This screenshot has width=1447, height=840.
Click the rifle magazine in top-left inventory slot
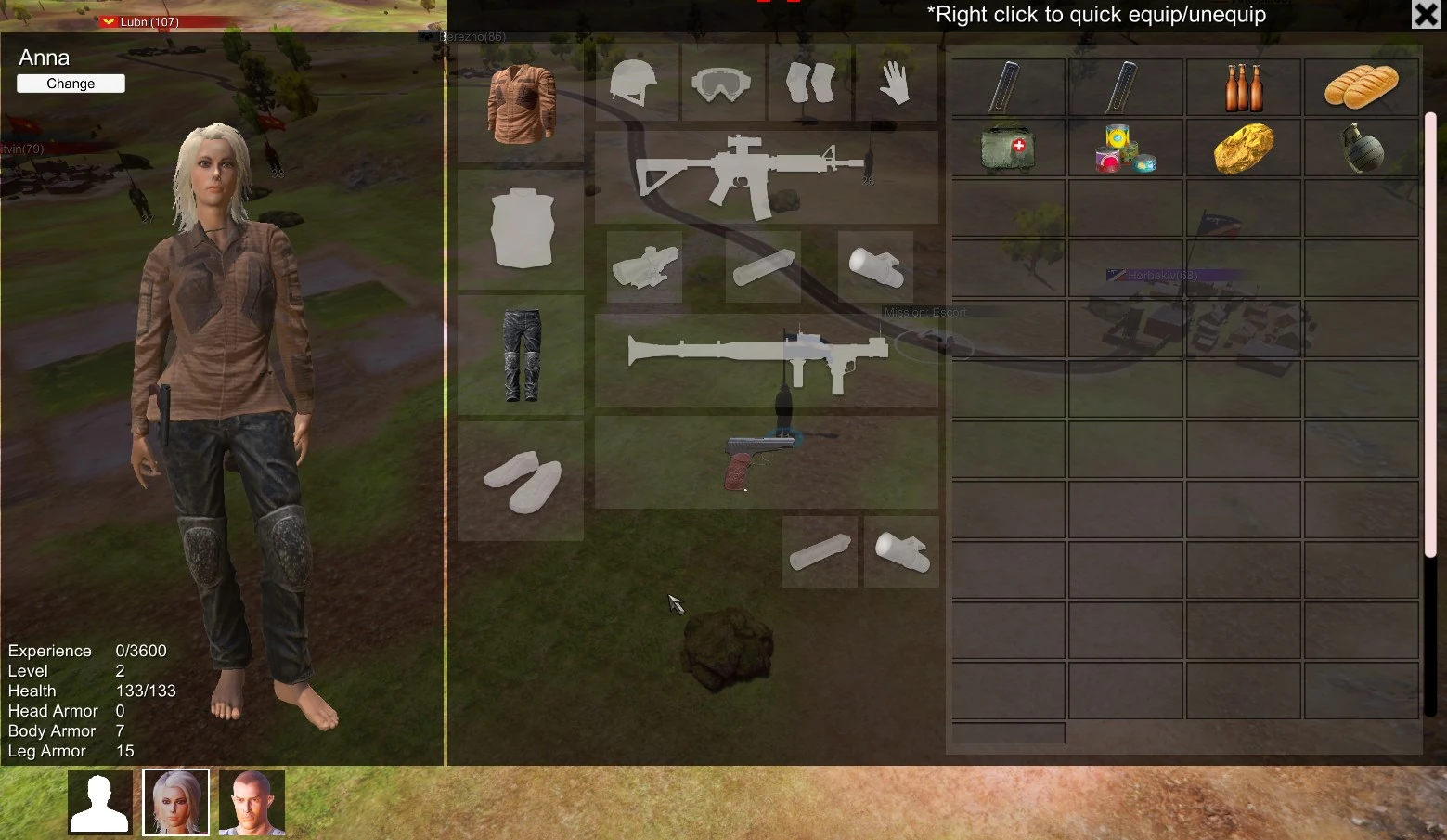coord(1007,86)
